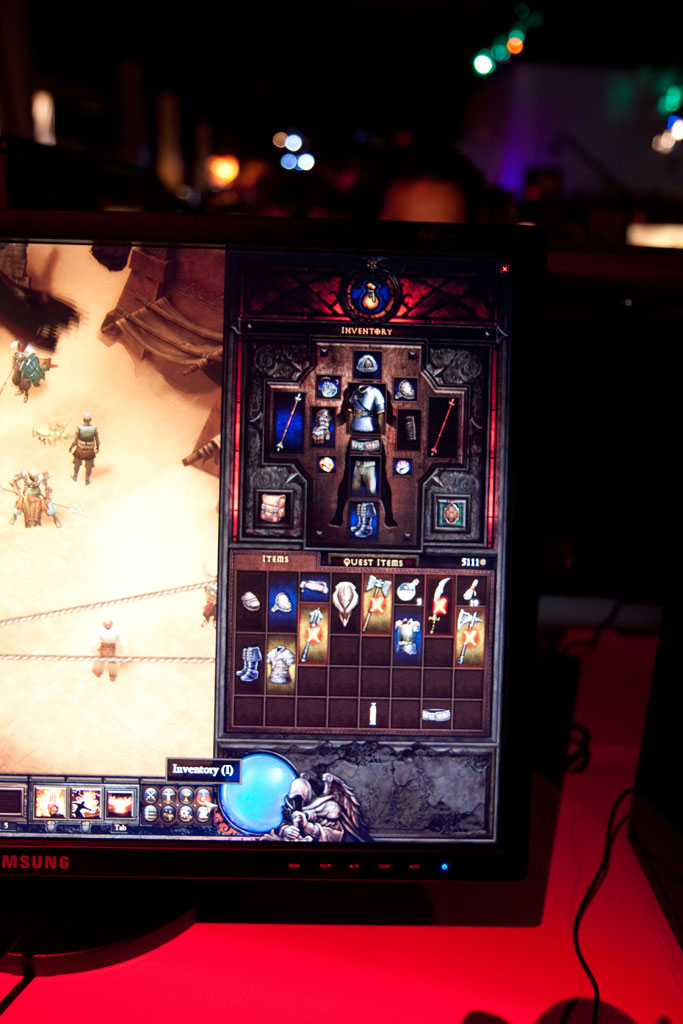Open the backpack icon slot
The height and width of the screenshot is (1024, 683).
[x=273, y=508]
